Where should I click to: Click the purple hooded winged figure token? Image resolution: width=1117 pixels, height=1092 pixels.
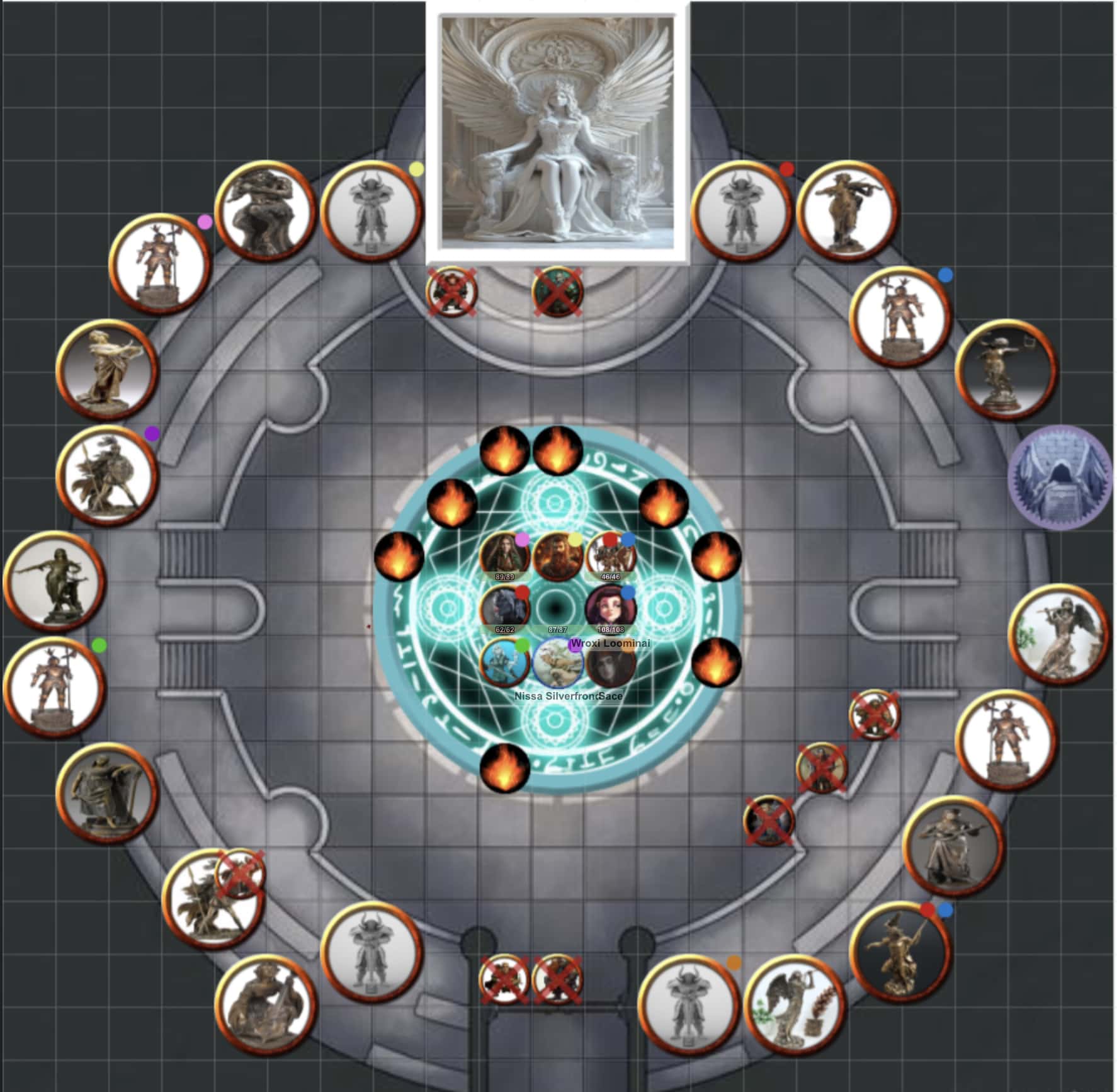[x=1060, y=477]
